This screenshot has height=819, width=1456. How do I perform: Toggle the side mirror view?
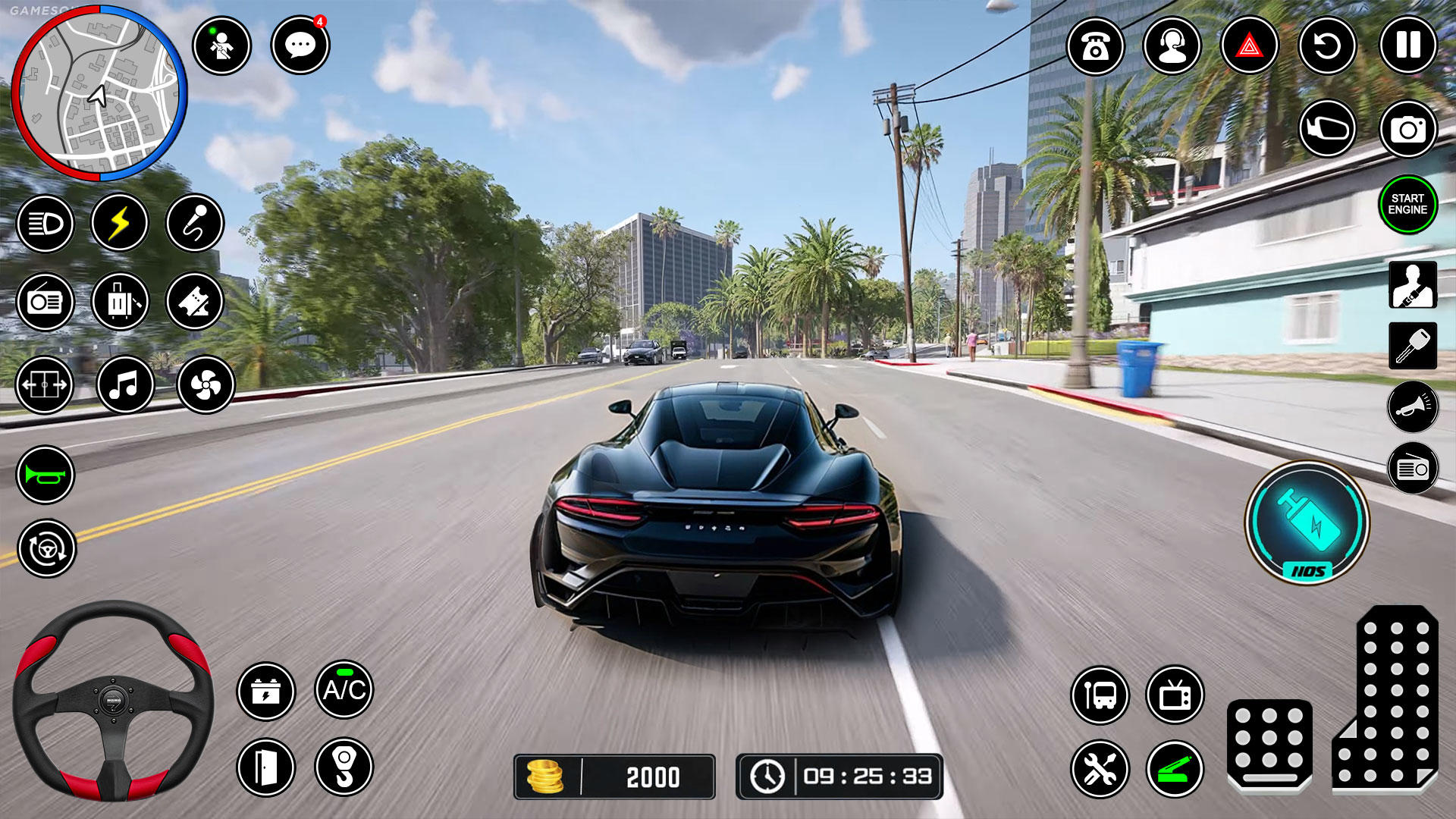(x=1327, y=130)
